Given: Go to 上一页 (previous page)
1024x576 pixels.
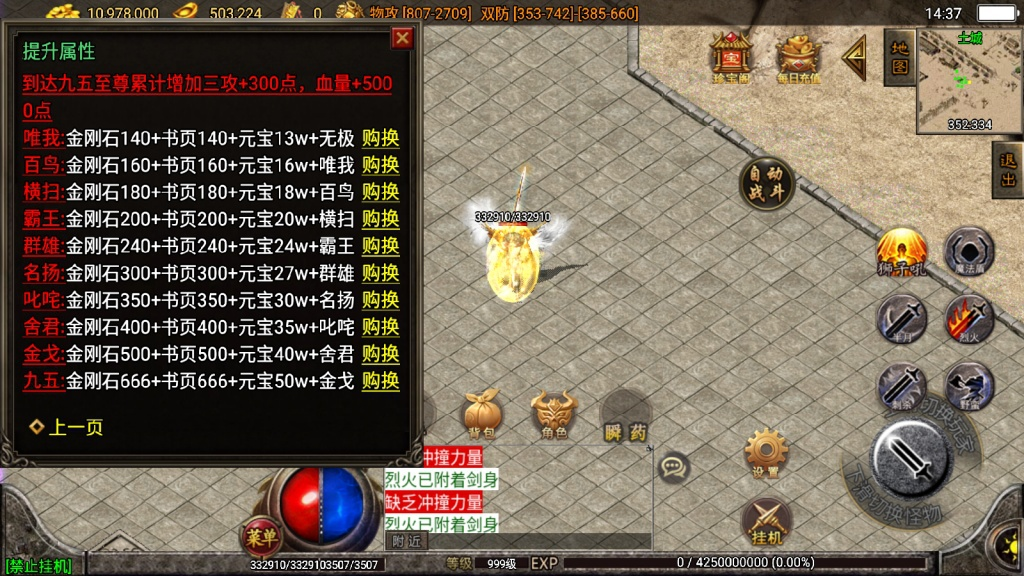Looking at the screenshot, I should pos(66,427).
